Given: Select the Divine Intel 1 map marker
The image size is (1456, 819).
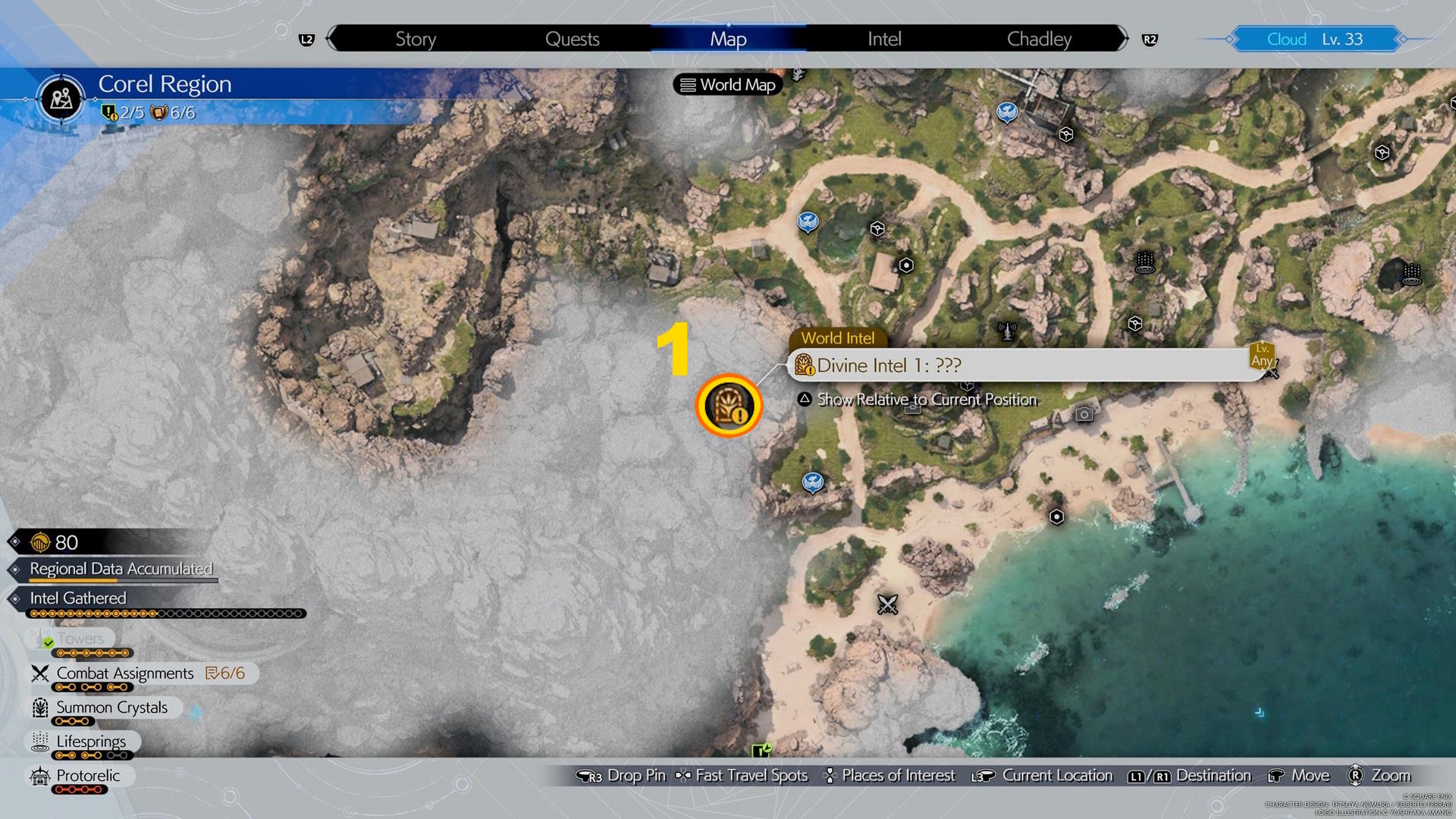Looking at the screenshot, I should [x=729, y=406].
